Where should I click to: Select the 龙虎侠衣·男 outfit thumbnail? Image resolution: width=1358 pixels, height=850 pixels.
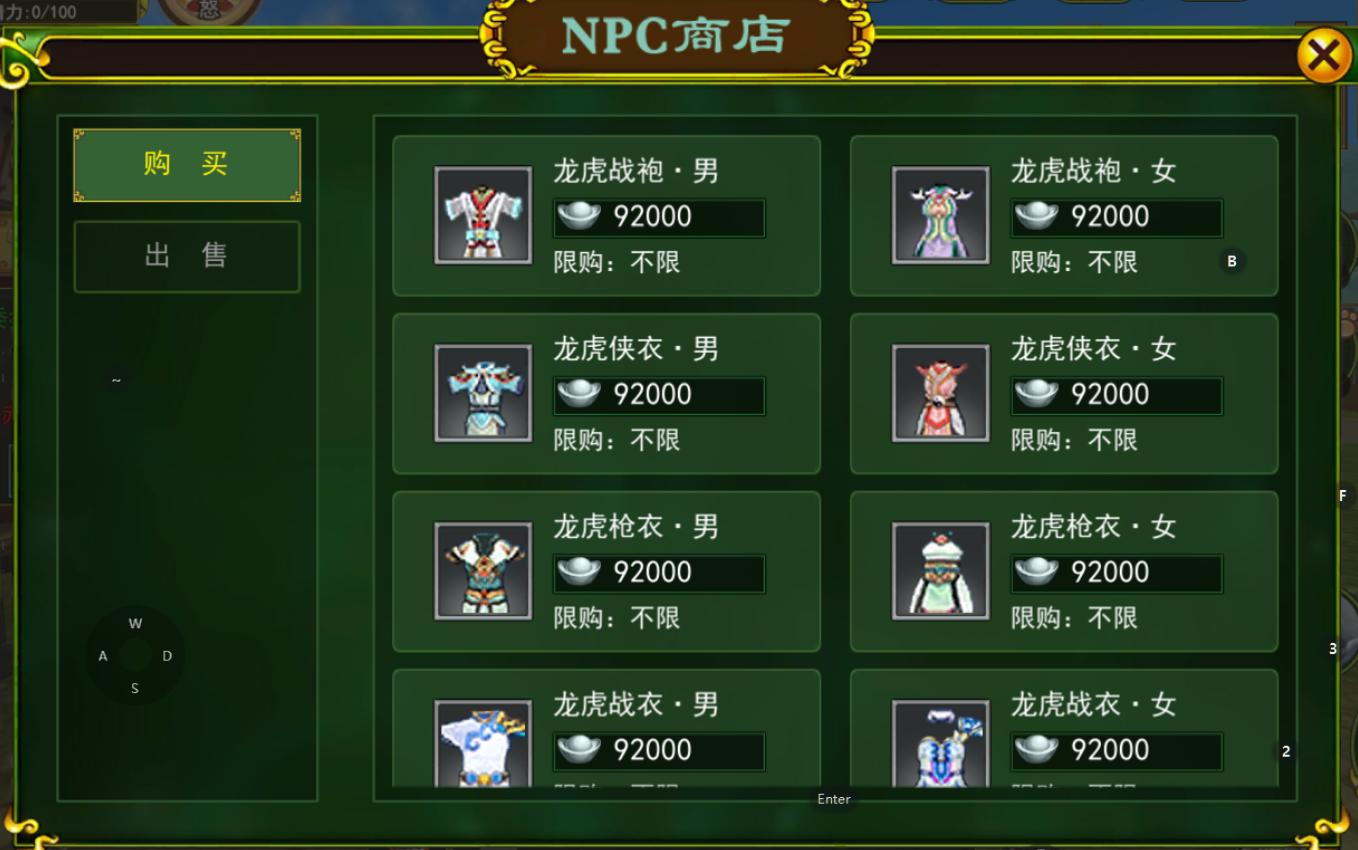pyautogui.click(x=484, y=393)
